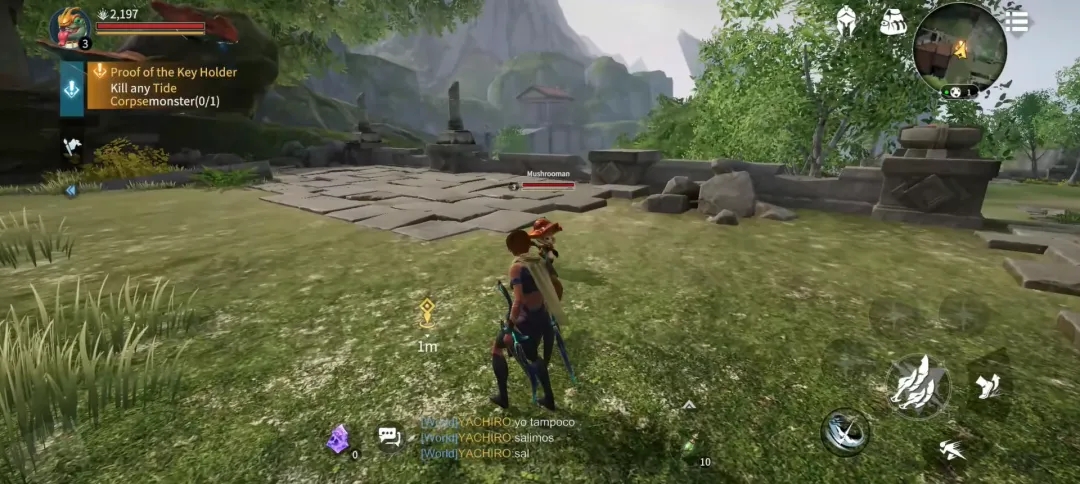The image size is (1080, 484).
Task: Select the flag tab below the quest tracker
Action: (x=72, y=146)
